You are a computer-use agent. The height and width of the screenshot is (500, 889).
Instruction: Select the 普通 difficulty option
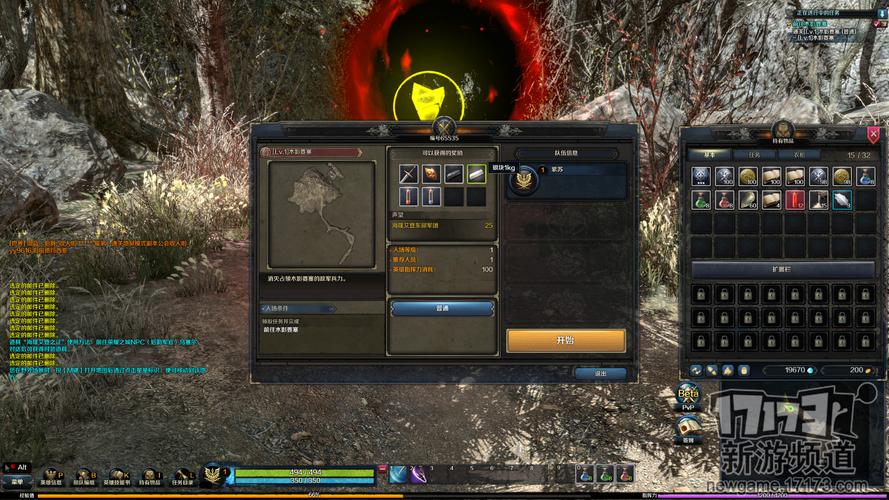click(x=442, y=309)
